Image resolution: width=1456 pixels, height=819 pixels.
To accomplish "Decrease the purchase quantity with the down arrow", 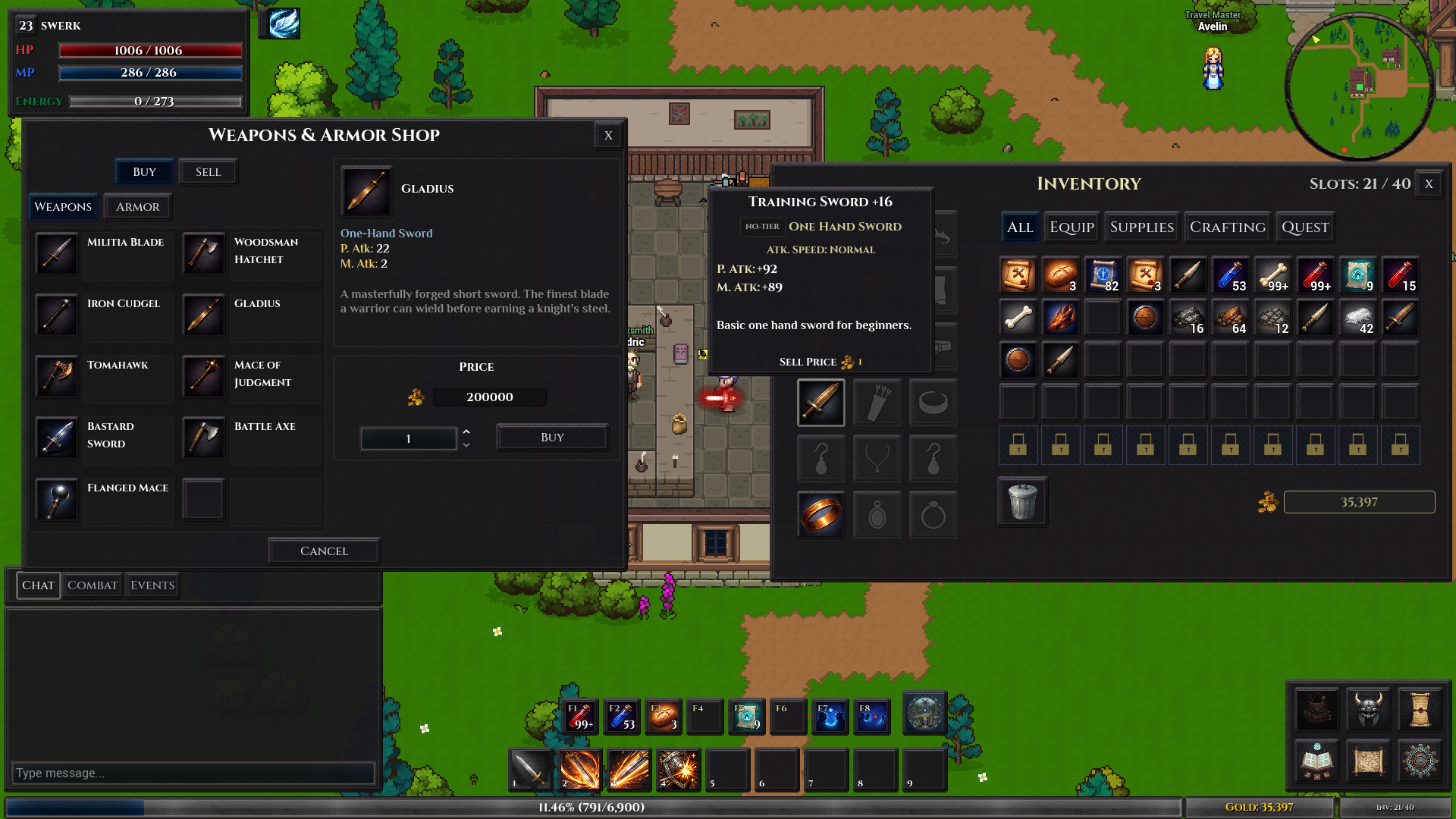I will pyautogui.click(x=466, y=444).
